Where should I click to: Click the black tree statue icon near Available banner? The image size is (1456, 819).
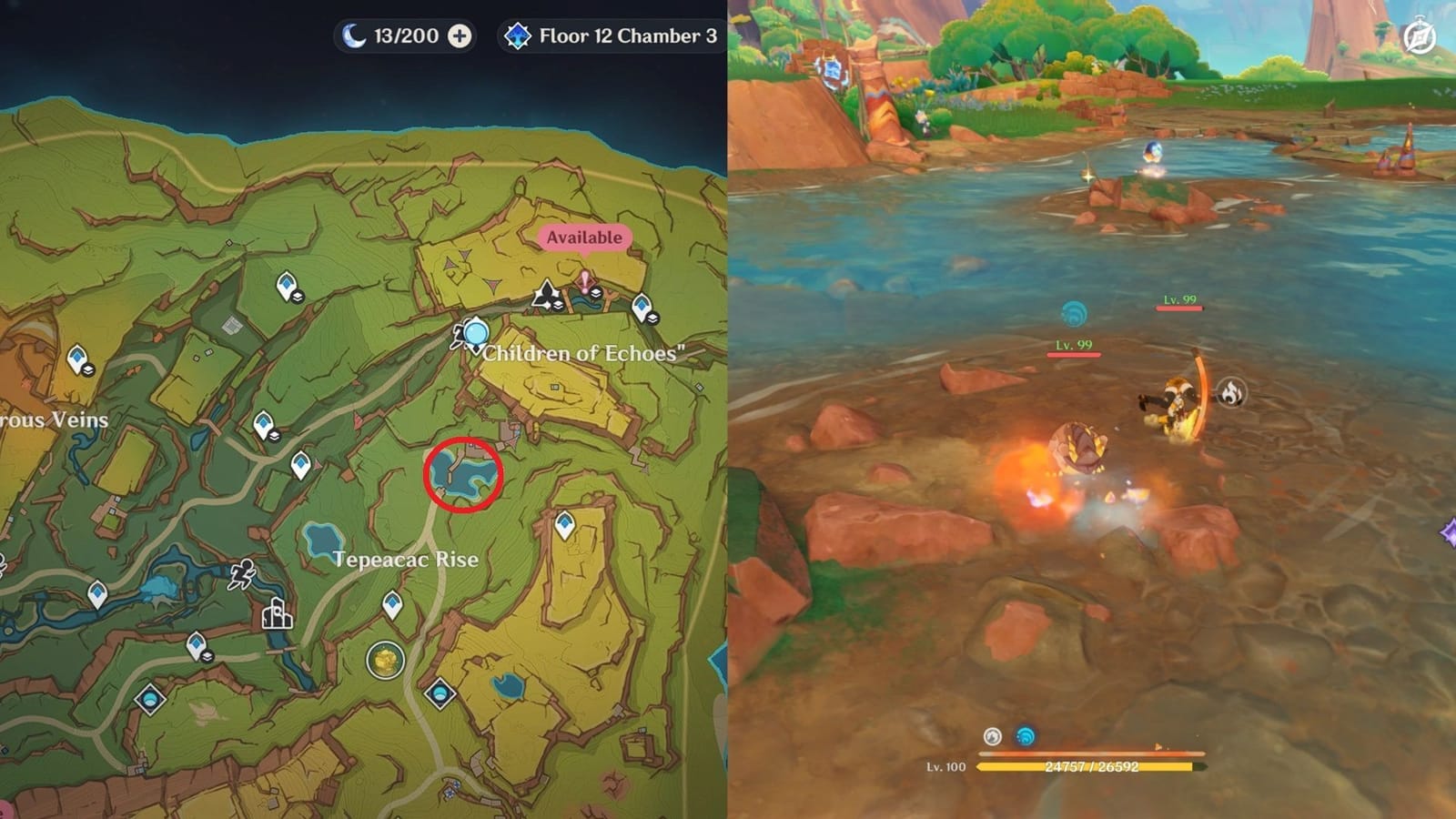(x=544, y=293)
